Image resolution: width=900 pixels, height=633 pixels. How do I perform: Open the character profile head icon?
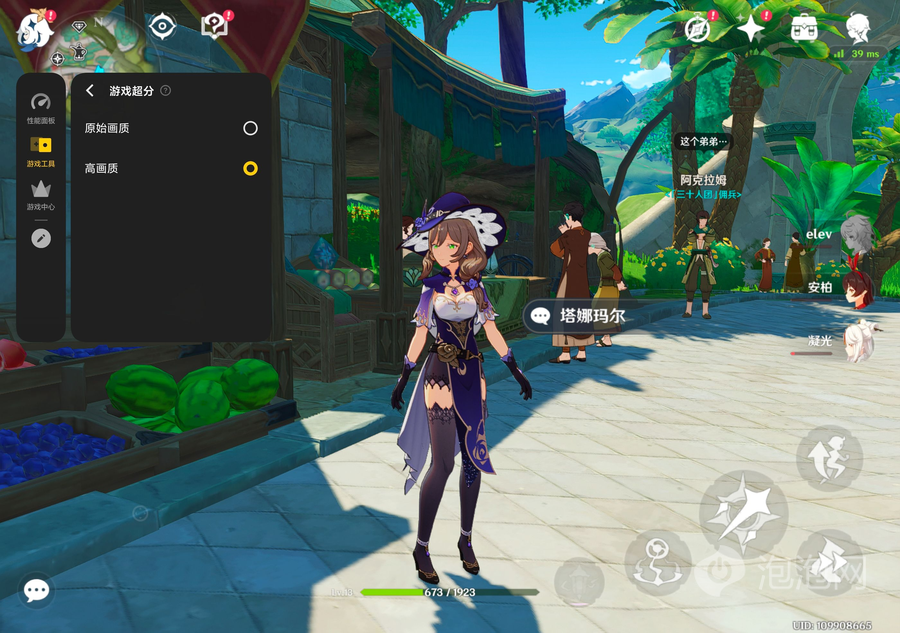point(857,27)
